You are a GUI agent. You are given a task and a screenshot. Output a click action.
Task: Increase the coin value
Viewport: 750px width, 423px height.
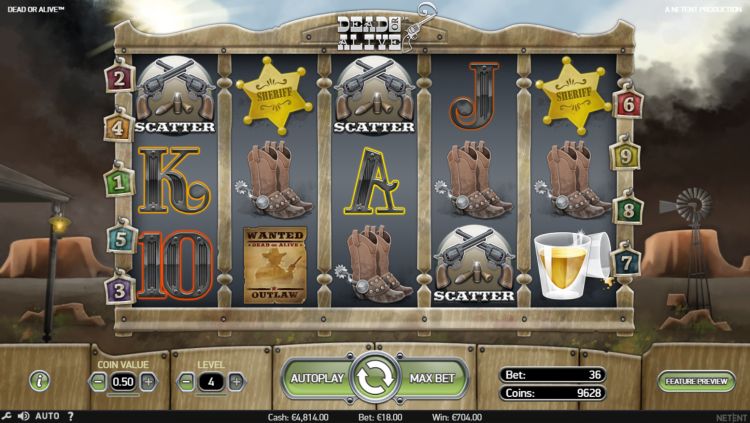pyautogui.click(x=148, y=381)
